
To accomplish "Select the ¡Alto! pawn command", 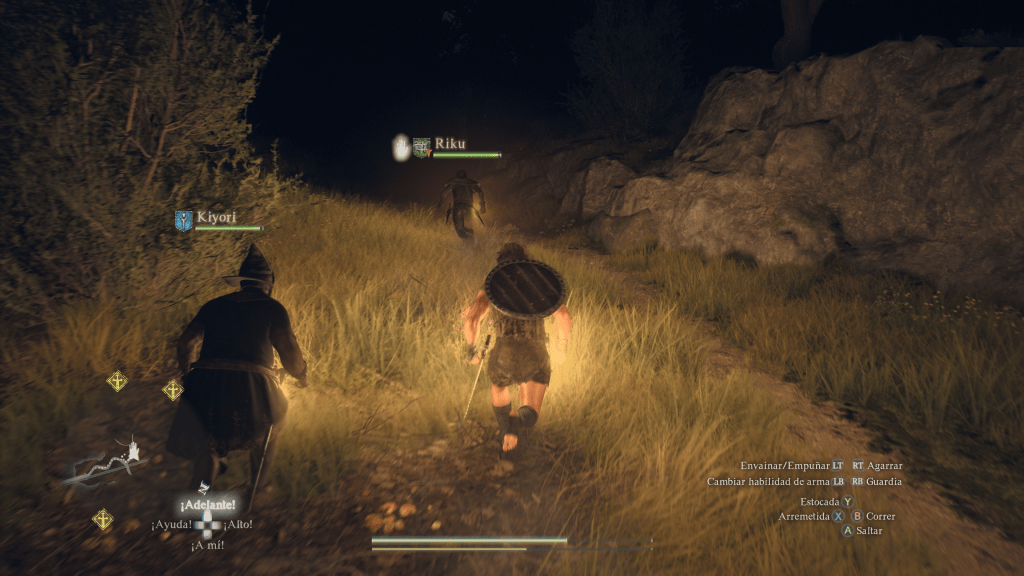I will (x=238, y=524).
